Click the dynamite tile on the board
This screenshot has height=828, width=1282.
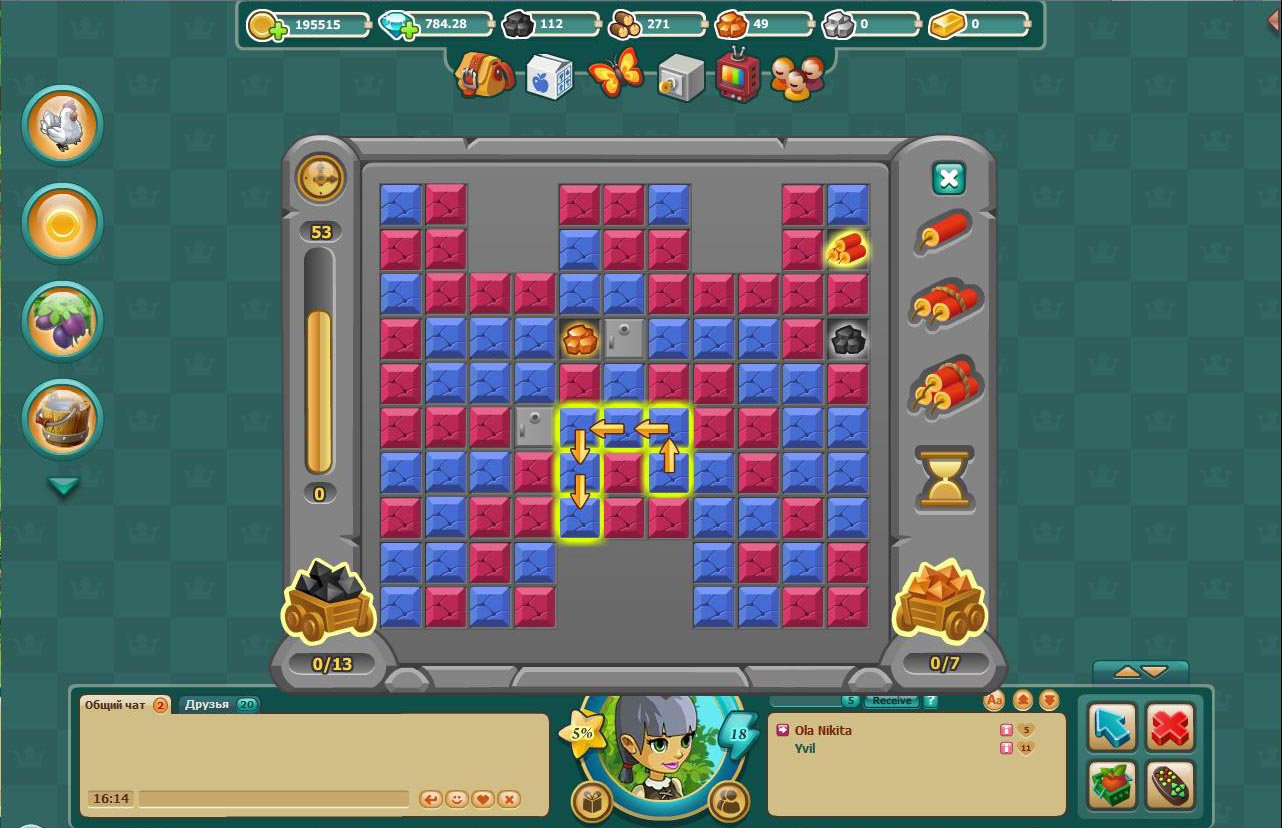point(847,249)
